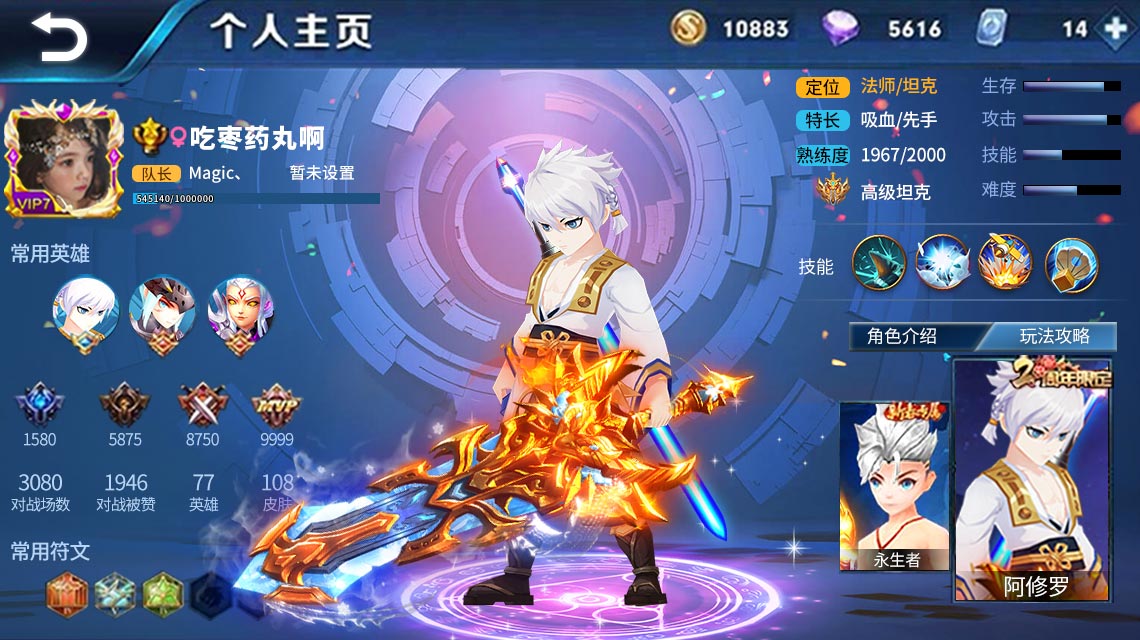The width and height of the screenshot is (1140, 640).
Task: Choose the 阿修罗 skin card
Action: tap(1034, 480)
